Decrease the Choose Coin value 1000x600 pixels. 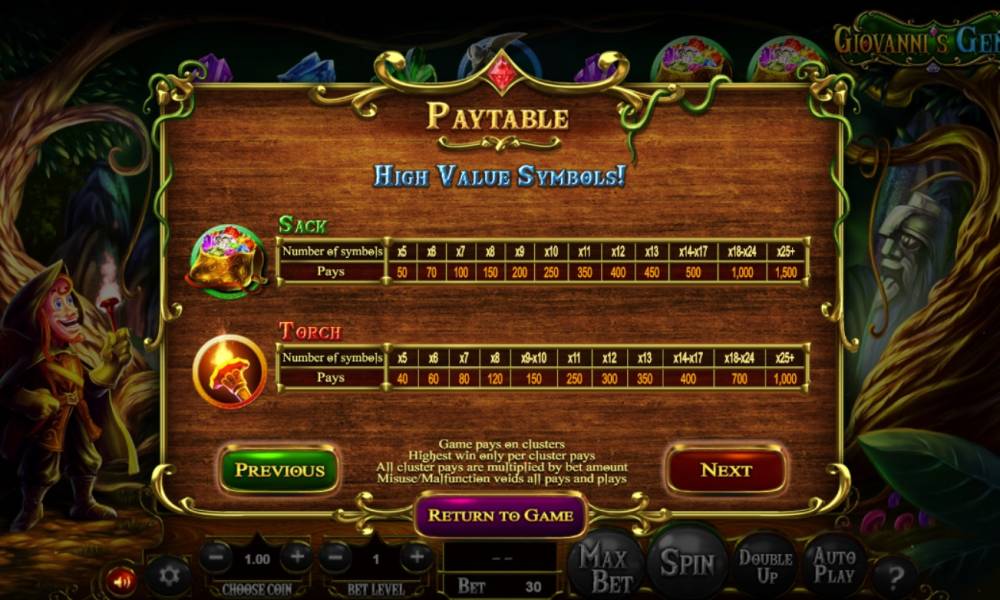pos(216,556)
